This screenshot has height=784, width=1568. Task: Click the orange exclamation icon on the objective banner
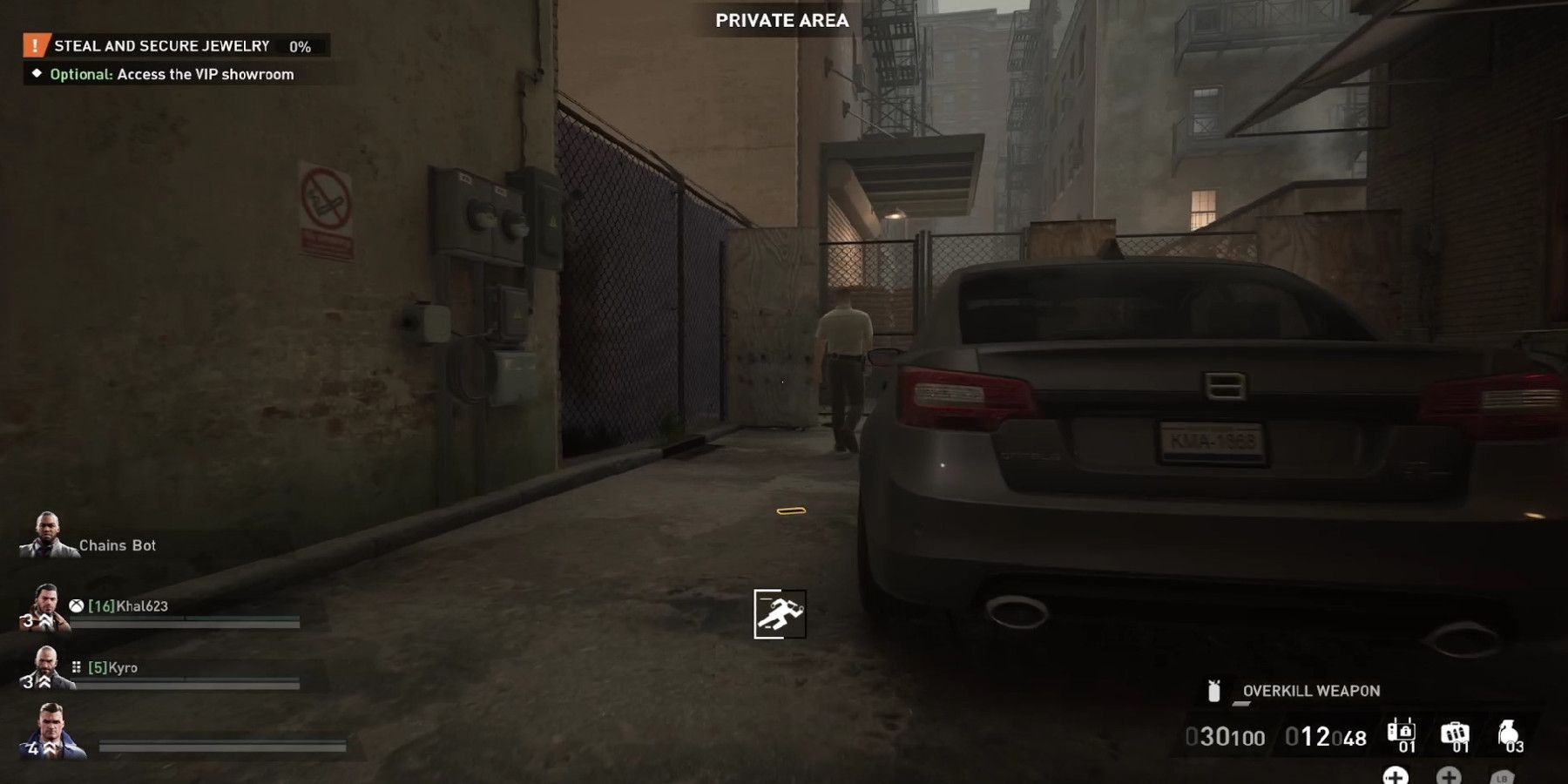point(34,46)
